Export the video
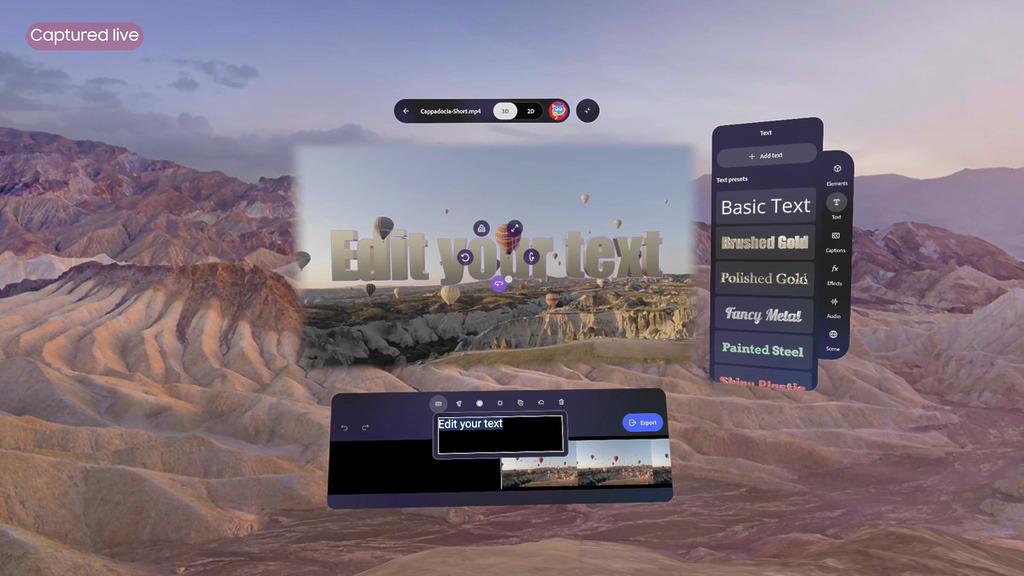 click(x=642, y=423)
